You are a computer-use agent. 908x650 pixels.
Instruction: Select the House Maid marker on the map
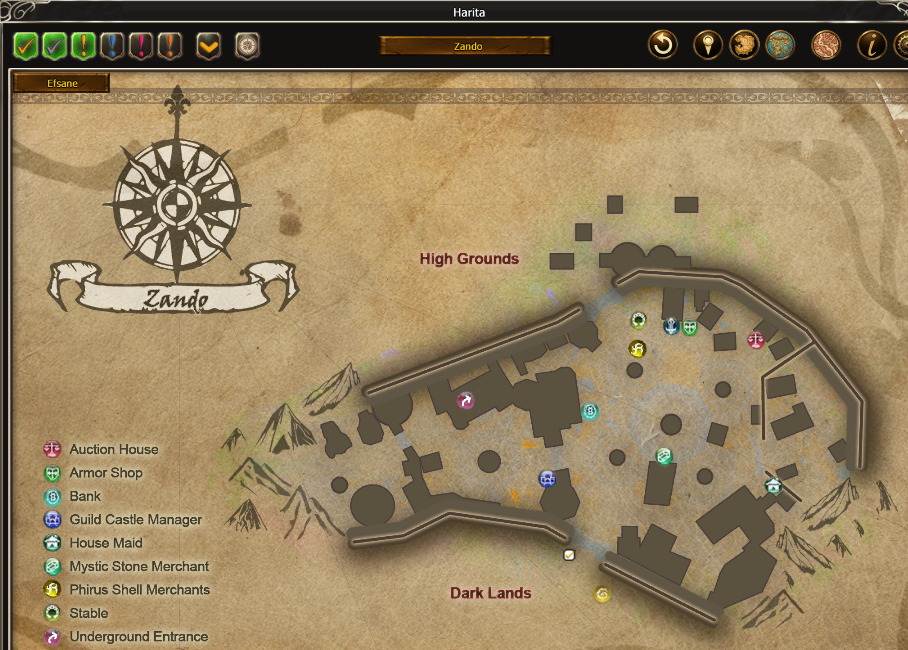pos(773,486)
